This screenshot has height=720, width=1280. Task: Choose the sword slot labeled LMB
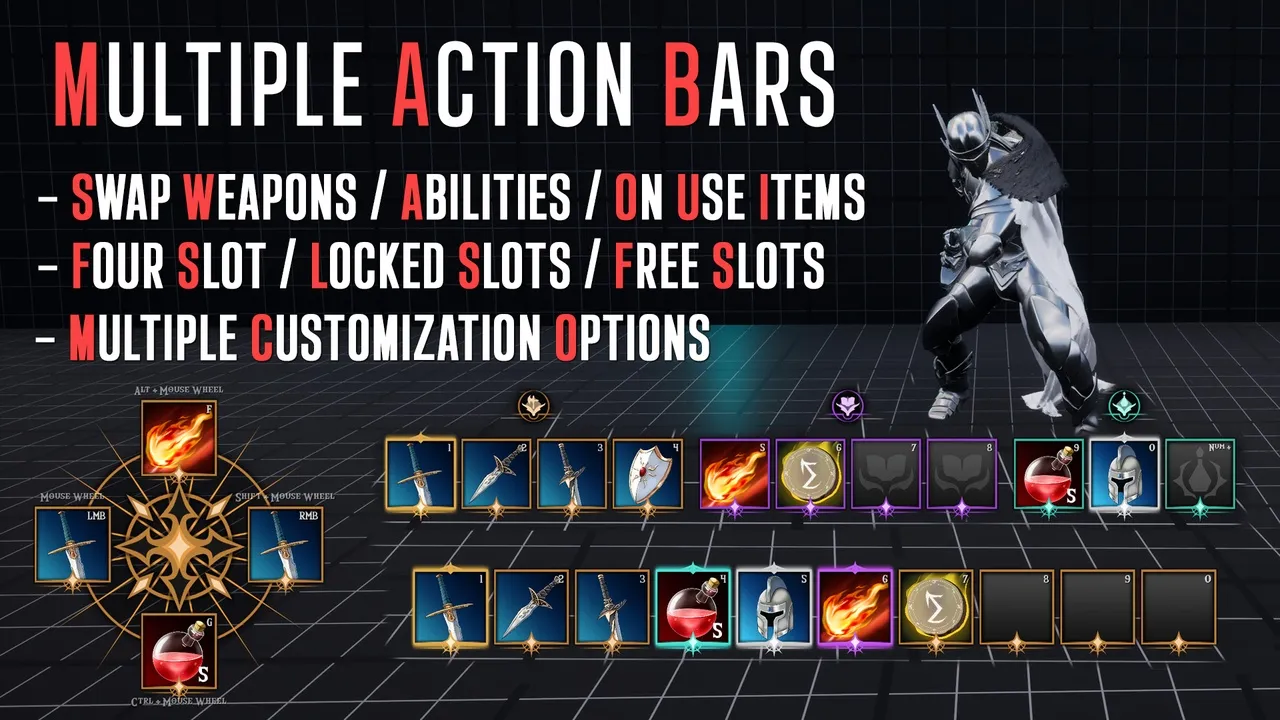[72, 544]
